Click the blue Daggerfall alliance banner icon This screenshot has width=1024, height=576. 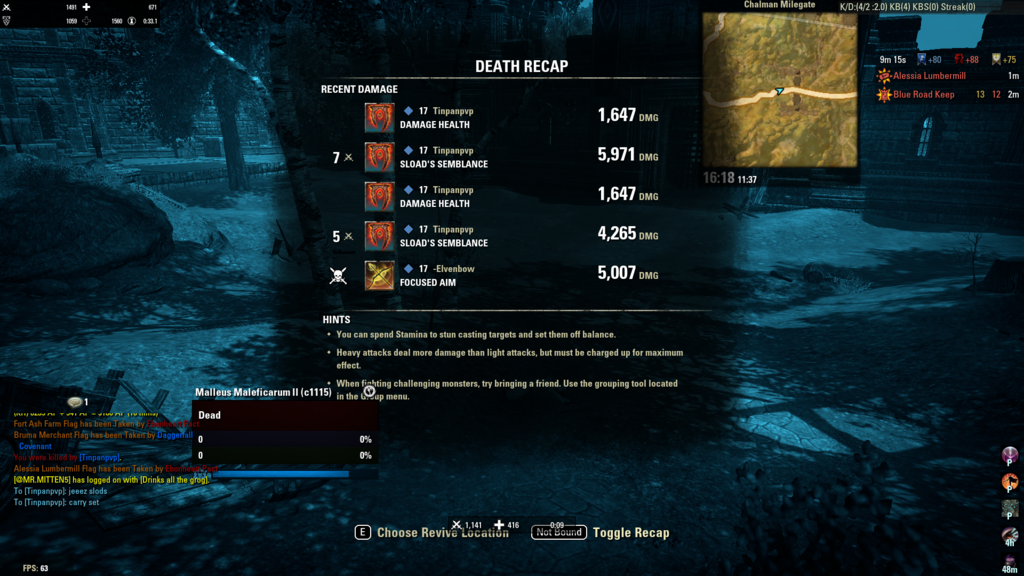point(923,59)
